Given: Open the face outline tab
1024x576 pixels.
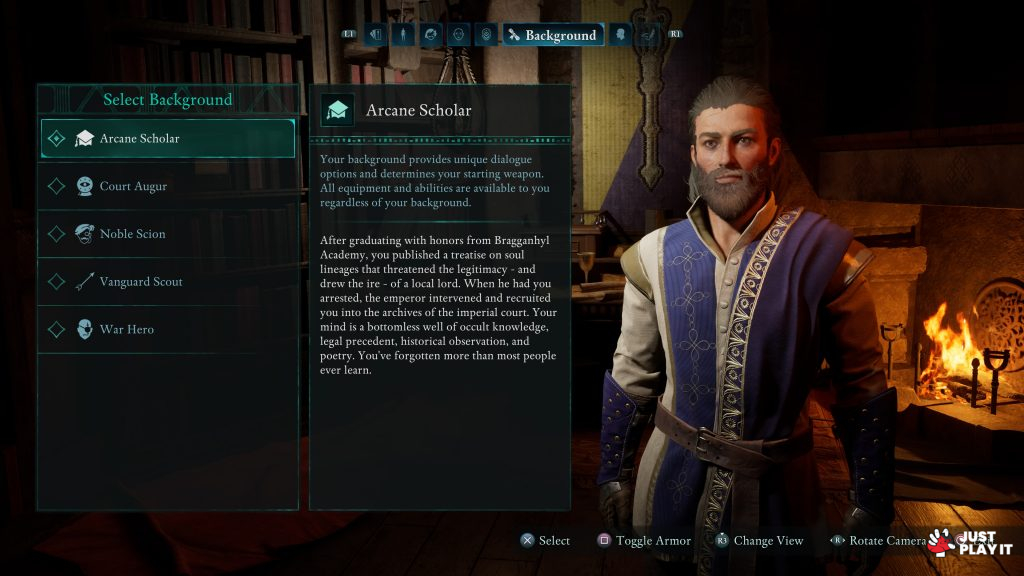Looking at the screenshot, I should [x=458, y=35].
